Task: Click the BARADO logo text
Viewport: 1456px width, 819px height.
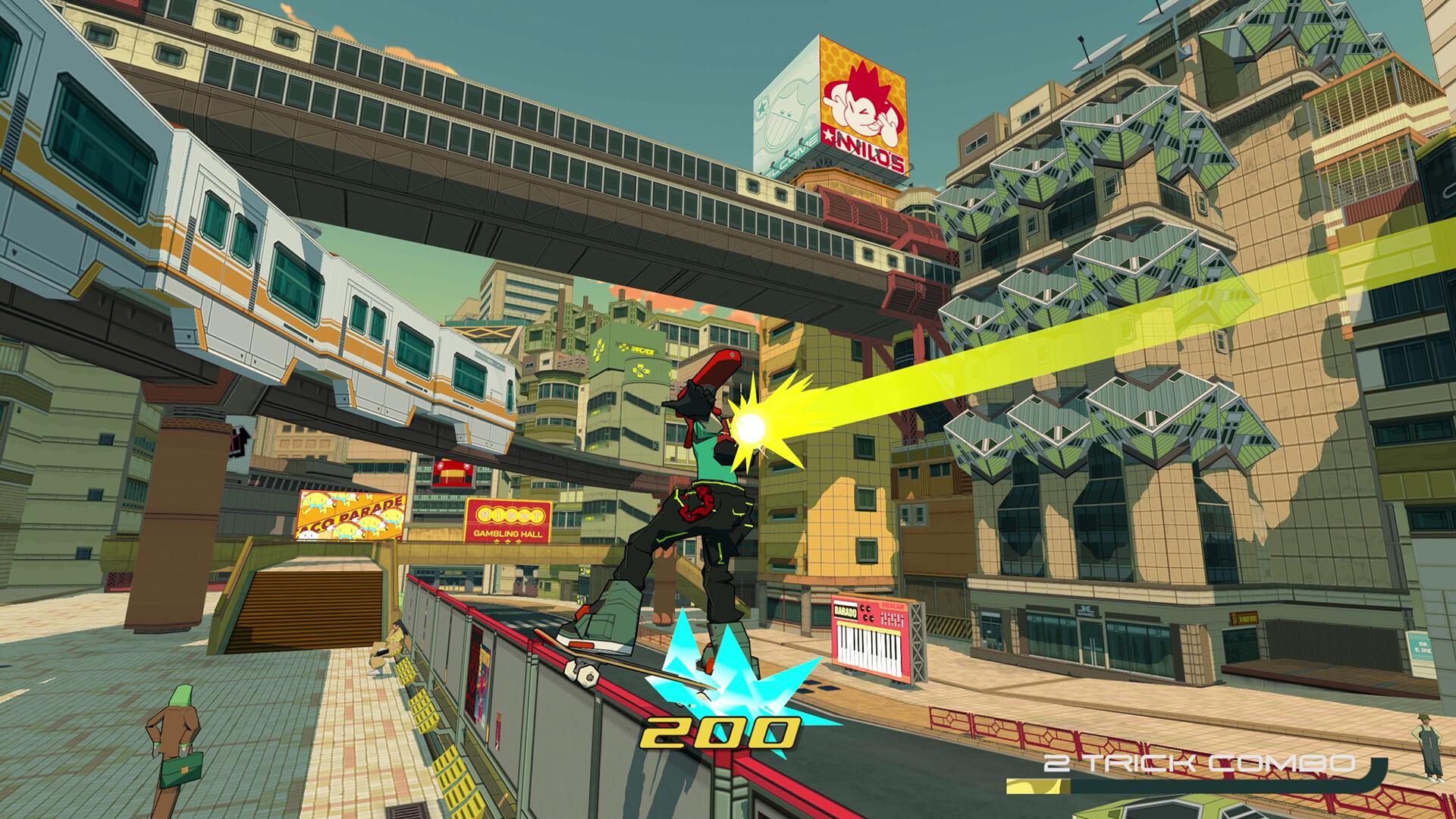Action: coord(846,612)
